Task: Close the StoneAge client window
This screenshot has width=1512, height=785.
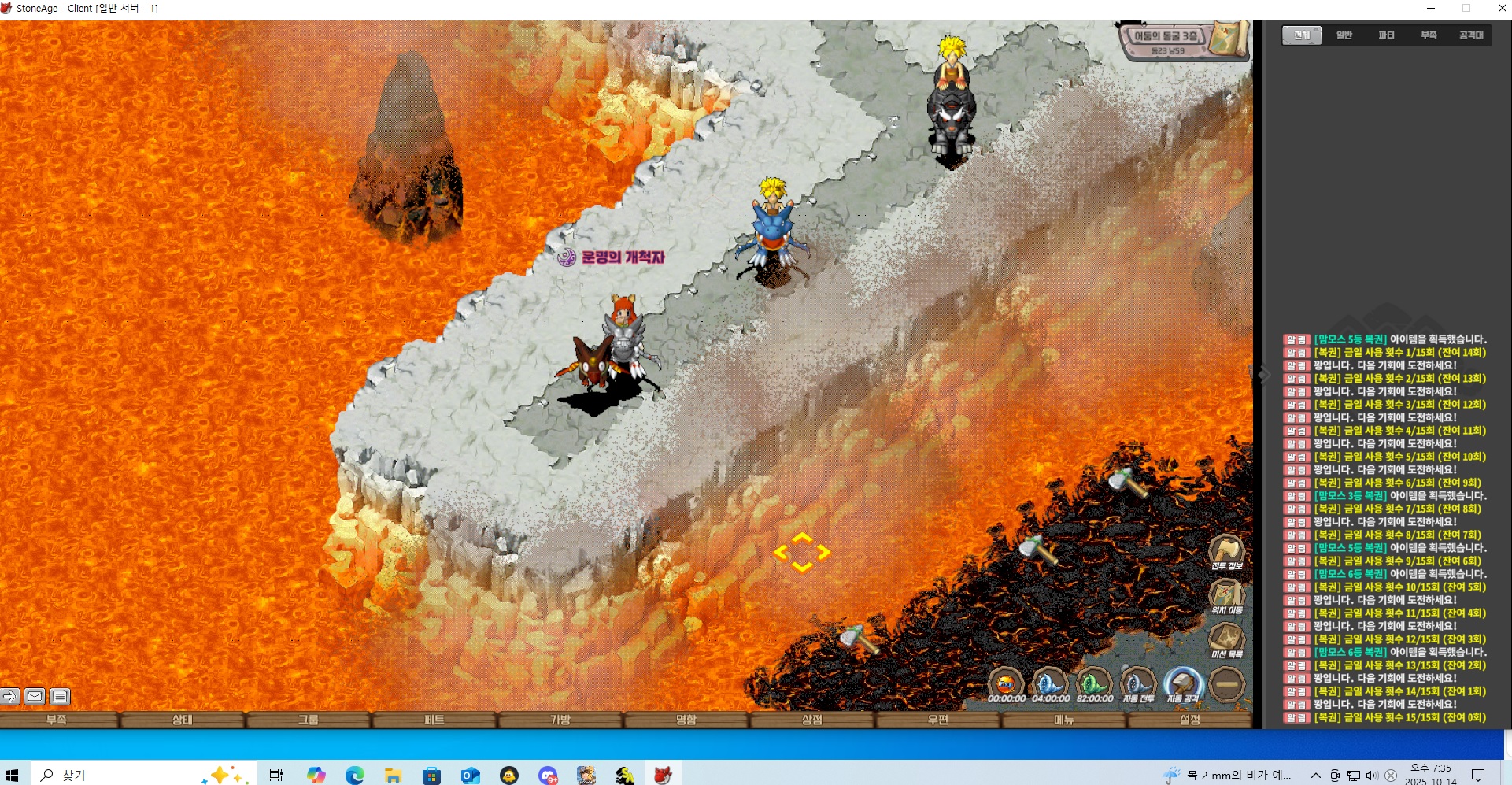Action: [x=1502, y=9]
